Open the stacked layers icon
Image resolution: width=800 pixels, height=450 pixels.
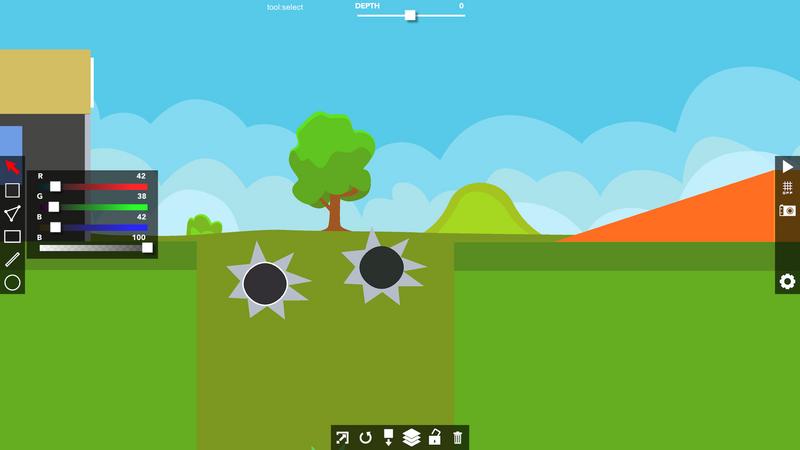coord(411,437)
